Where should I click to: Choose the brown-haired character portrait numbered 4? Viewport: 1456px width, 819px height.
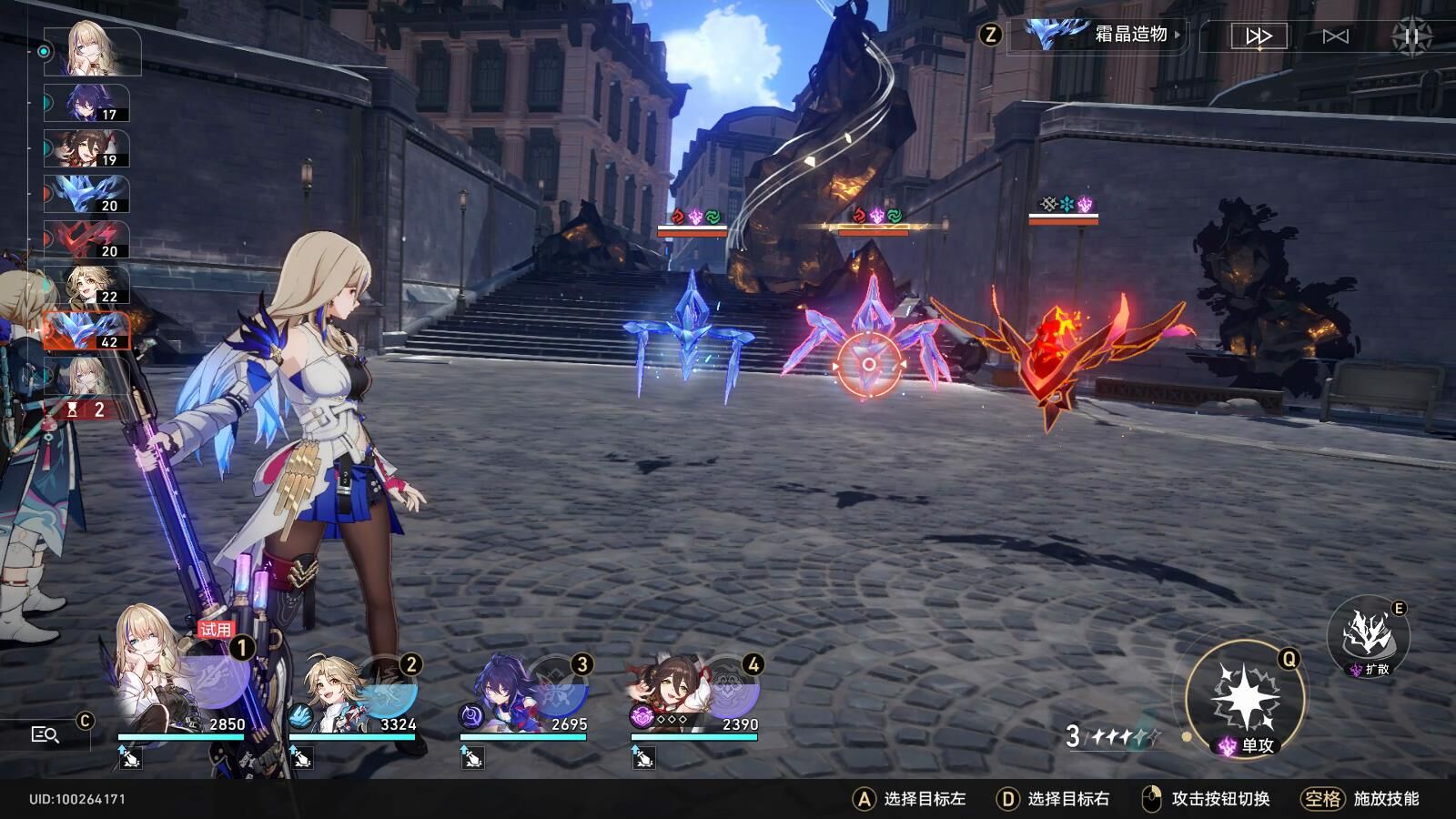(695, 693)
